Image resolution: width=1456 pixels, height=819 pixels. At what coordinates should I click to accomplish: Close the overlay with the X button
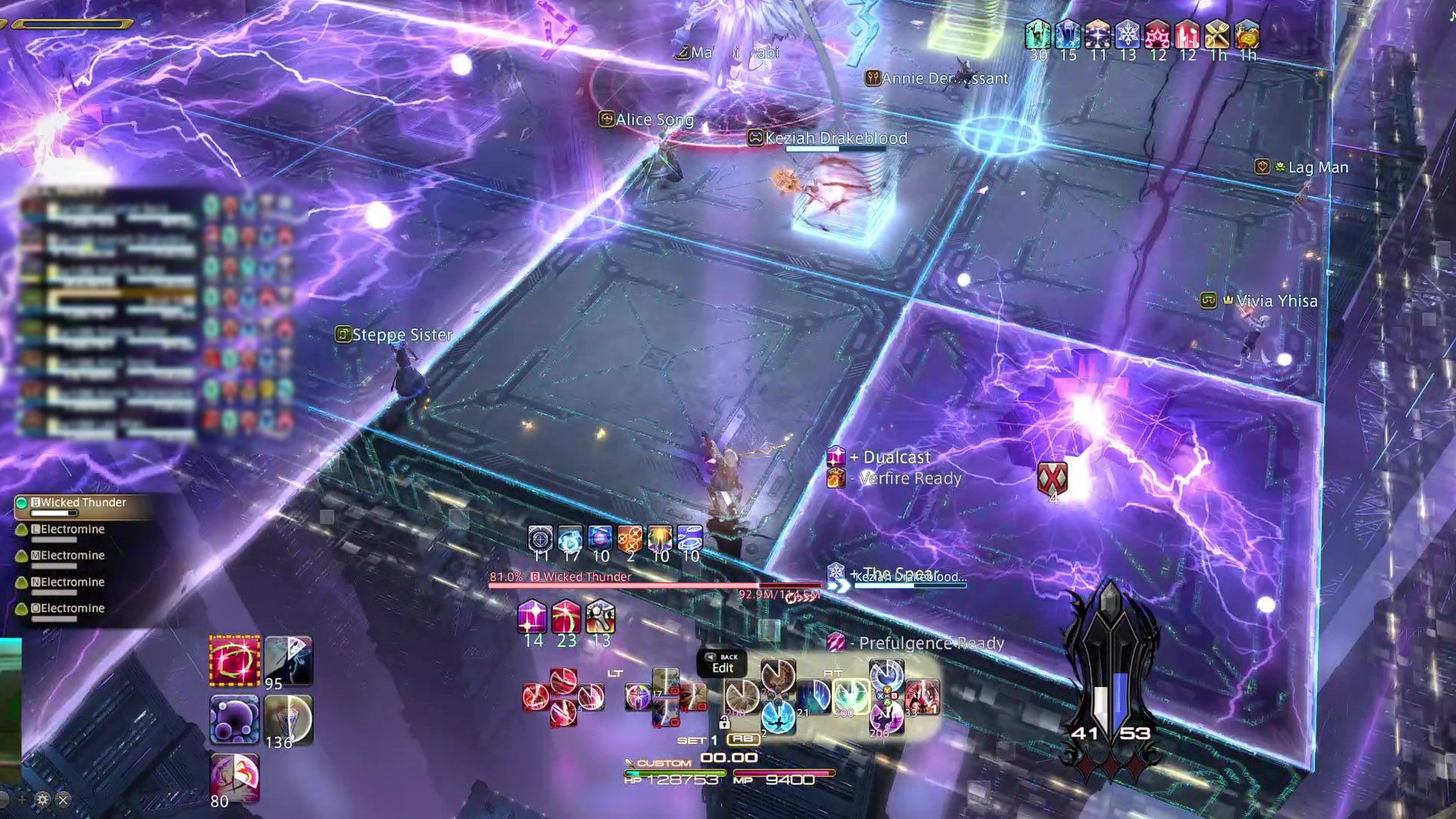[x=64, y=799]
